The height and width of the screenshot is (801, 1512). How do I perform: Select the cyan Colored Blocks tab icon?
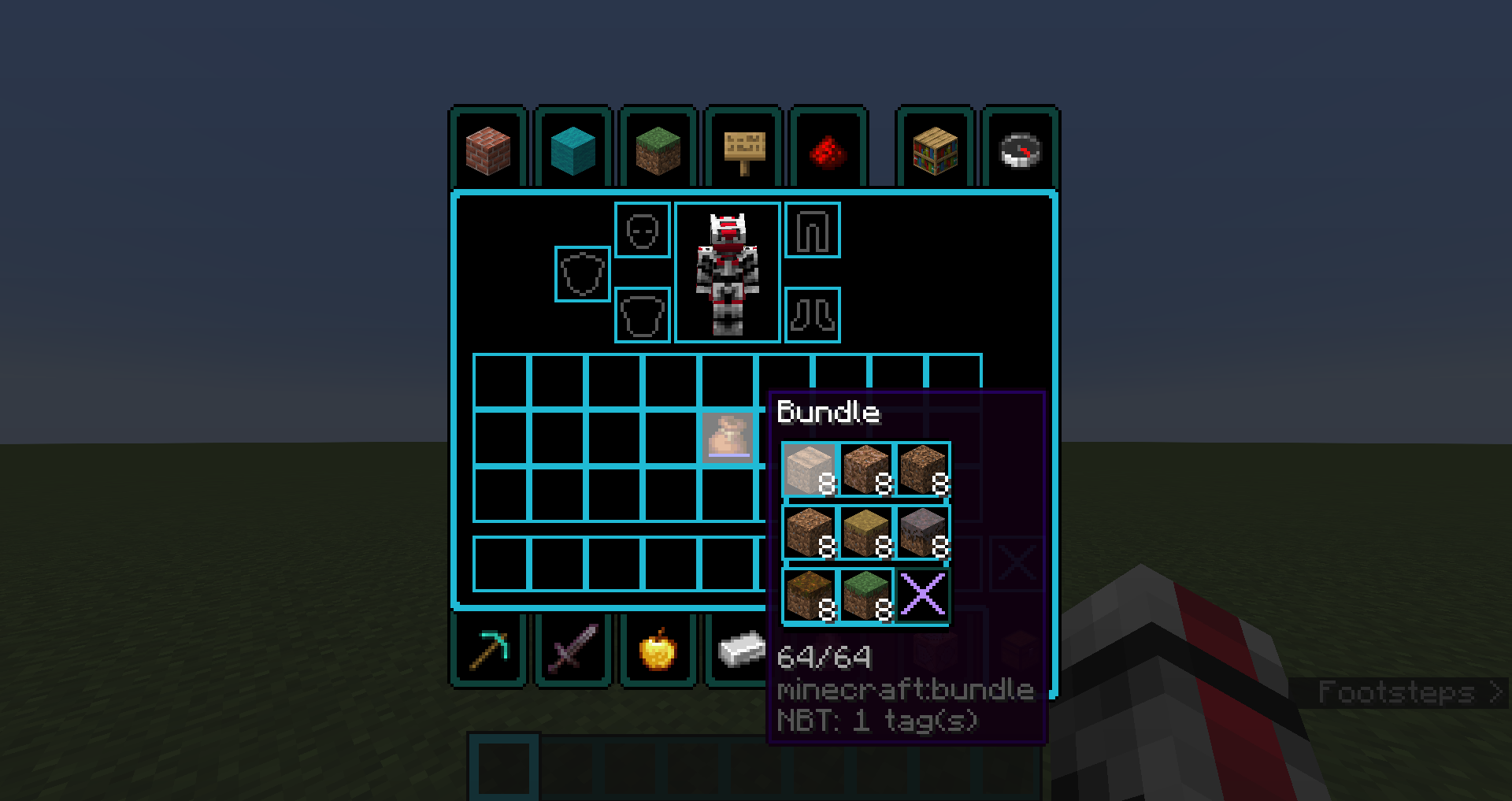(573, 150)
